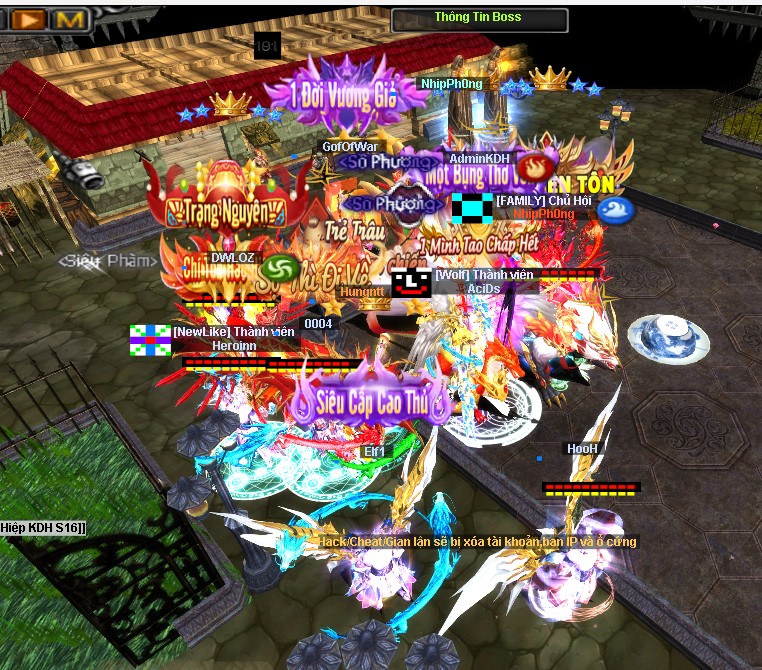Open the yellow M button
Screen dimensions: 762x670
[69, 18]
